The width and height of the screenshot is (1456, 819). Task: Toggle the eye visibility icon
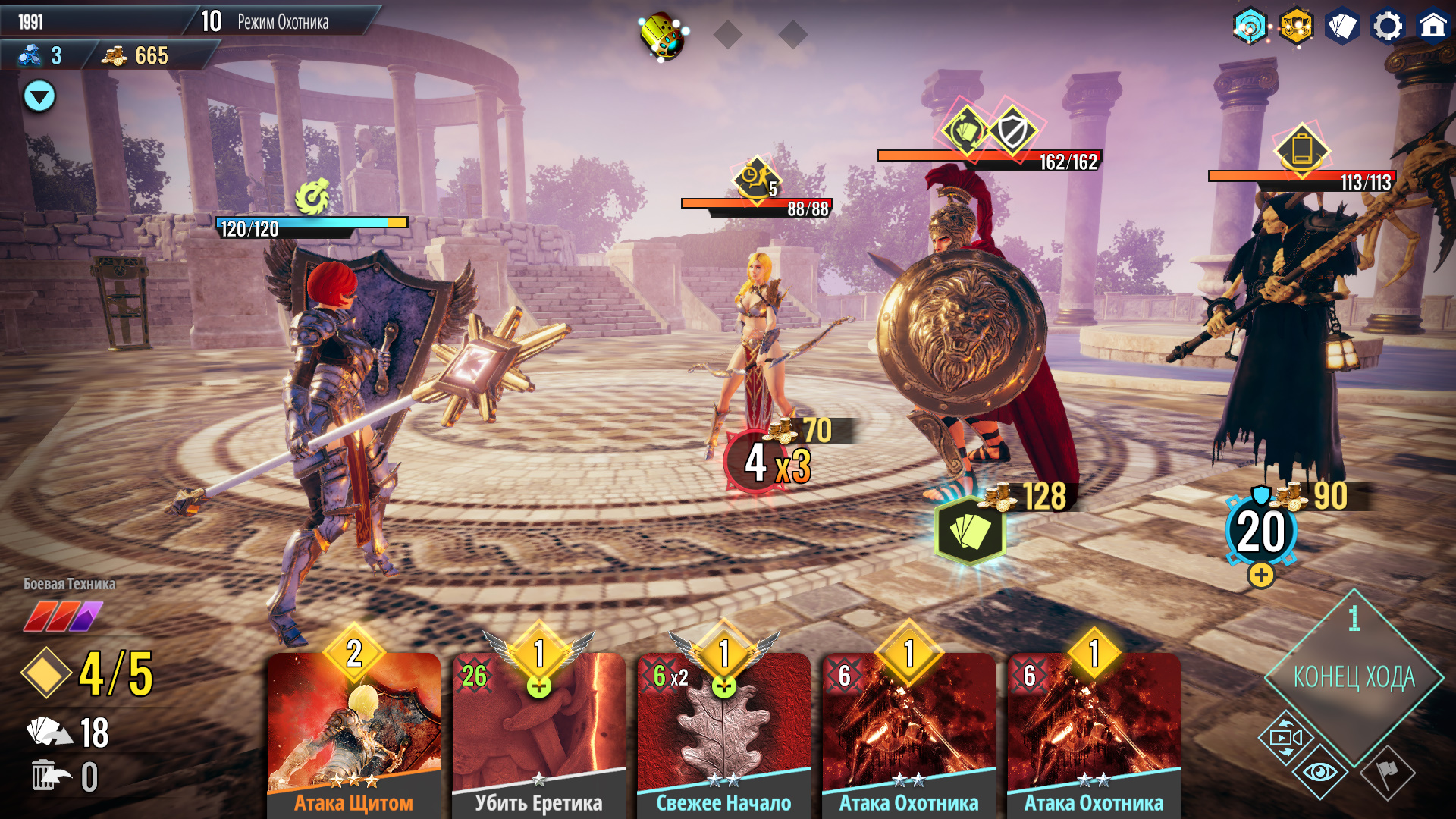(1319, 773)
